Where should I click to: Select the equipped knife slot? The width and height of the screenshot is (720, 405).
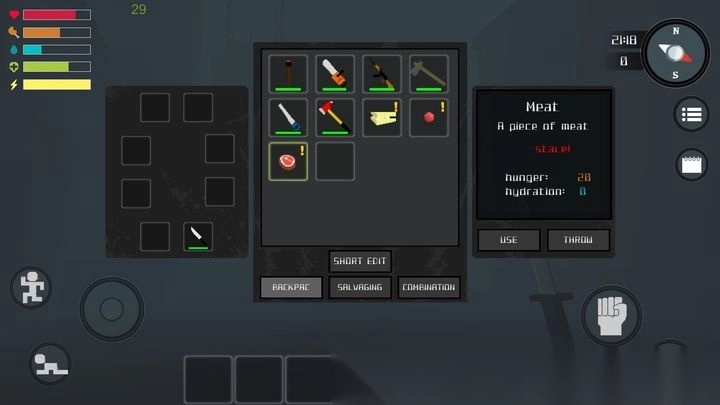[x=198, y=236]
